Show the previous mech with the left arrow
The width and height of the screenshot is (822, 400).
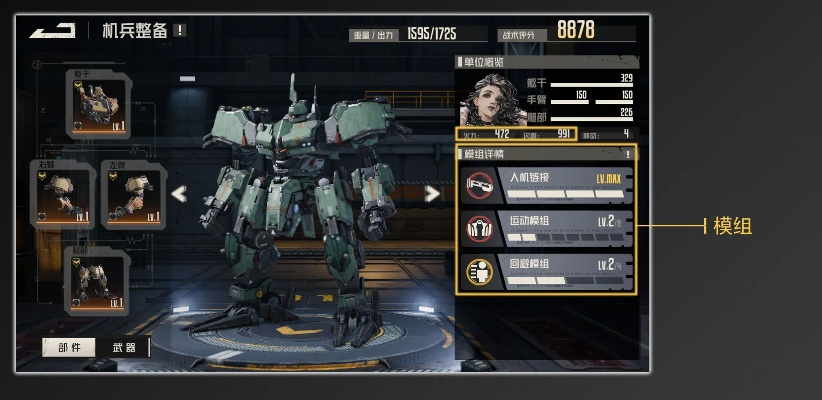click(x=179, y=194)
